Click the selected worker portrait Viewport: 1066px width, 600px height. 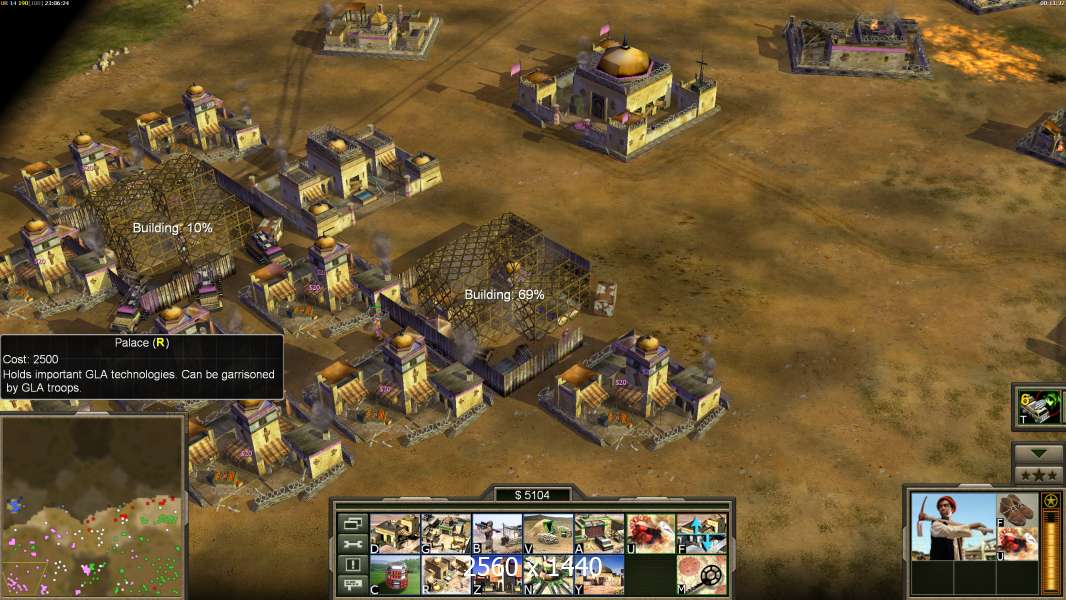[953, 526]
